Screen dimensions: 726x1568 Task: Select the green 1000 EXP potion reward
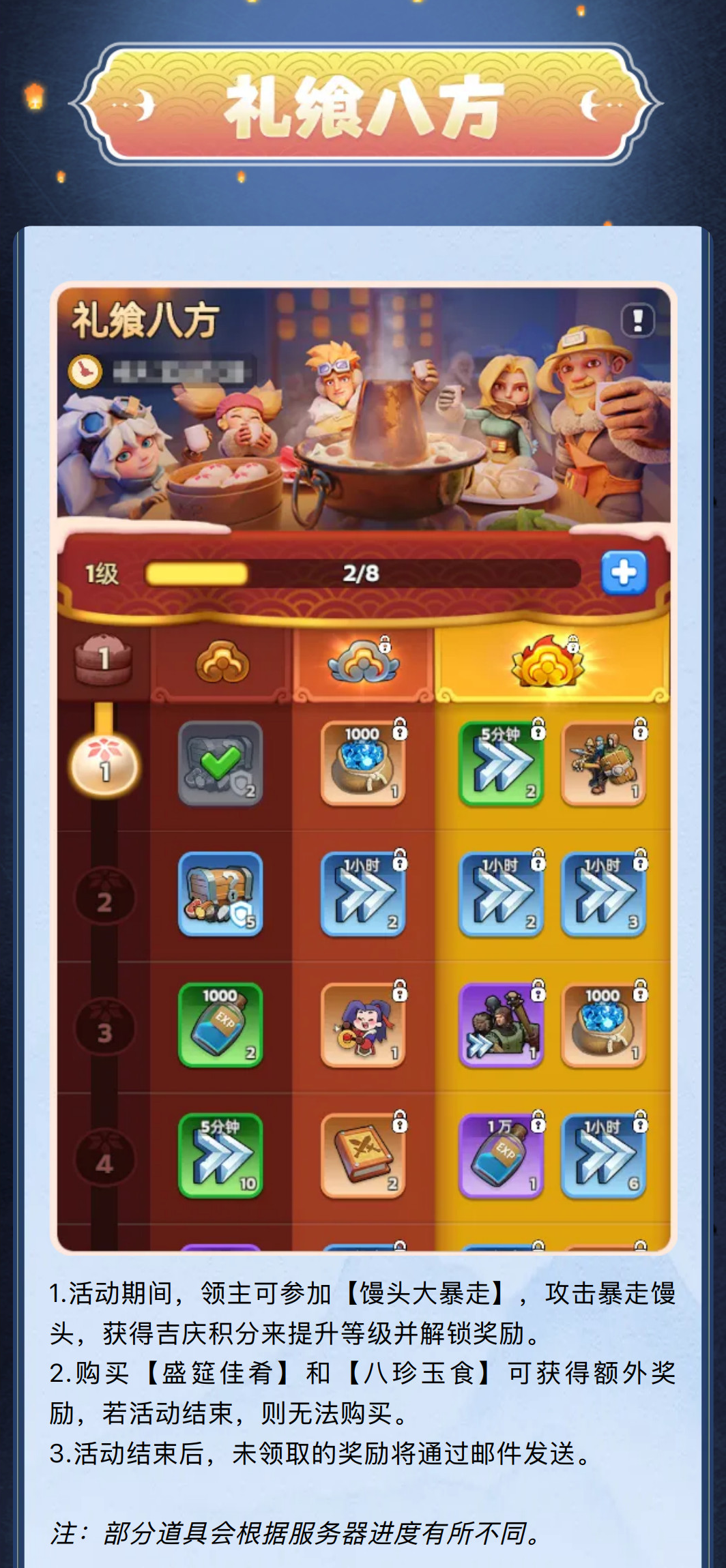(x=220, y=1025)
